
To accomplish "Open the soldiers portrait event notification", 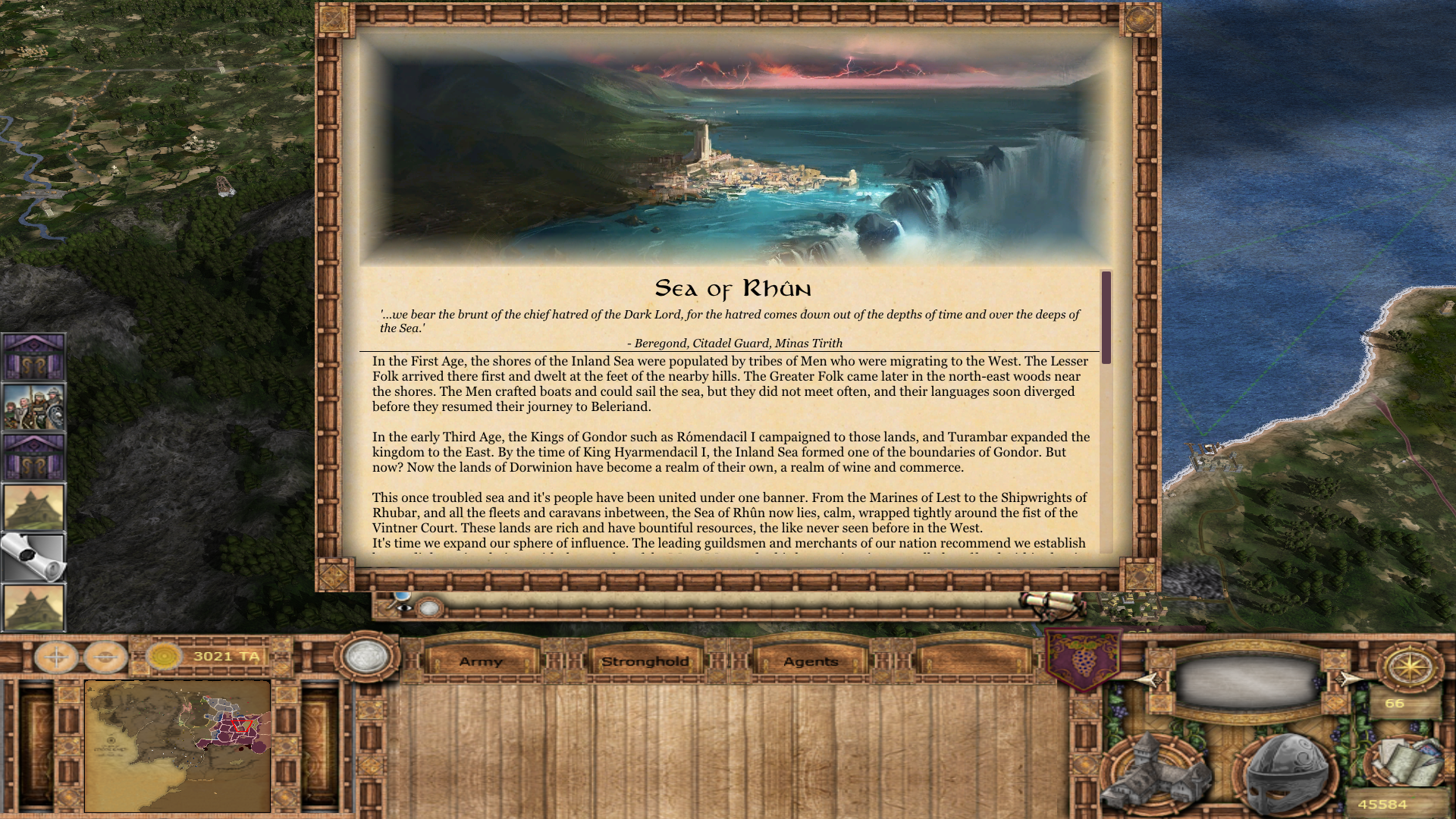I will tap(33, 407).
